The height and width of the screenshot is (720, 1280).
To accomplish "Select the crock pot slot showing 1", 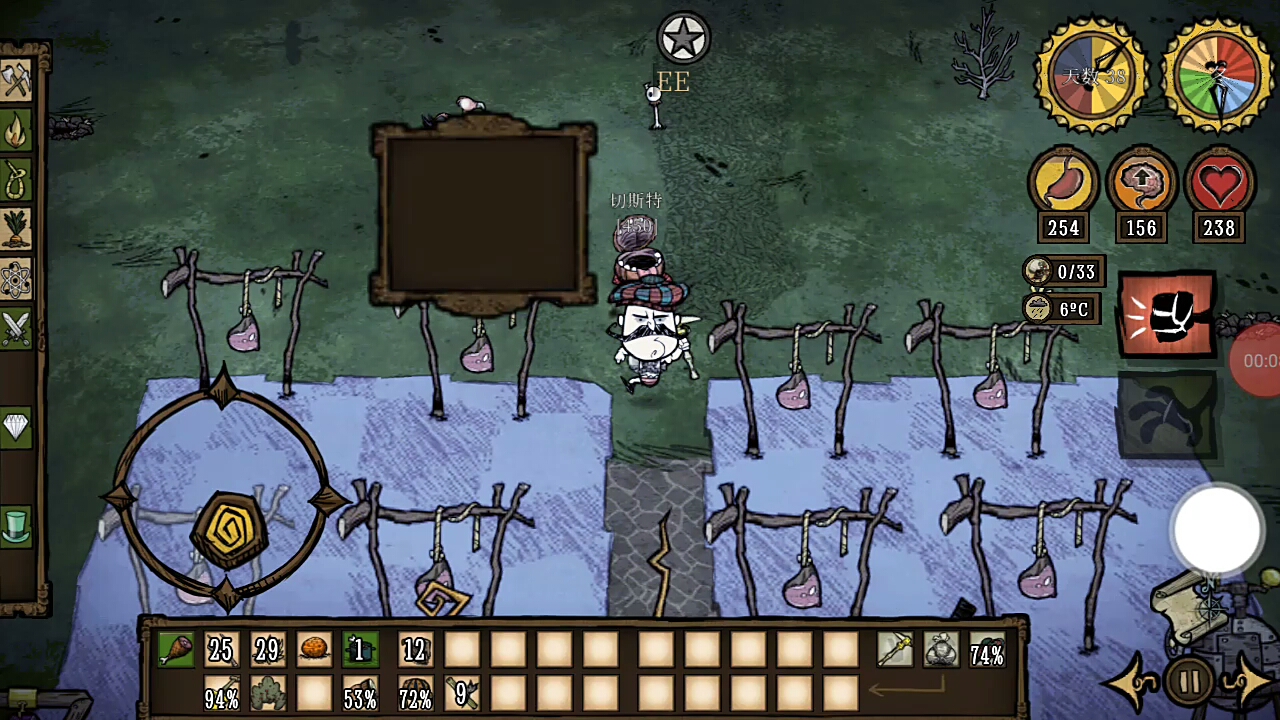I will tap(359, 651).
